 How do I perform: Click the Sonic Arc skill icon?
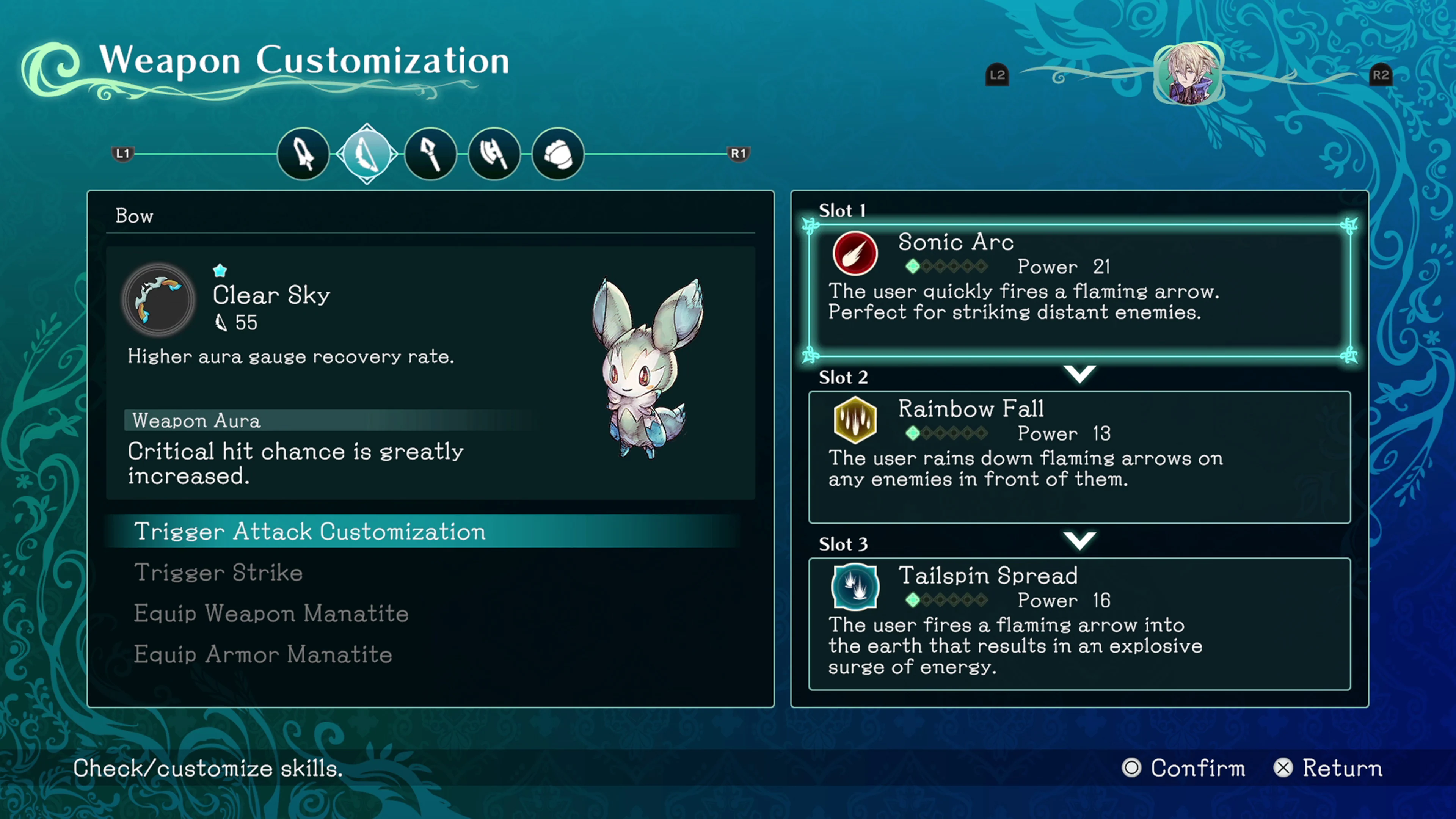[855, 253]
